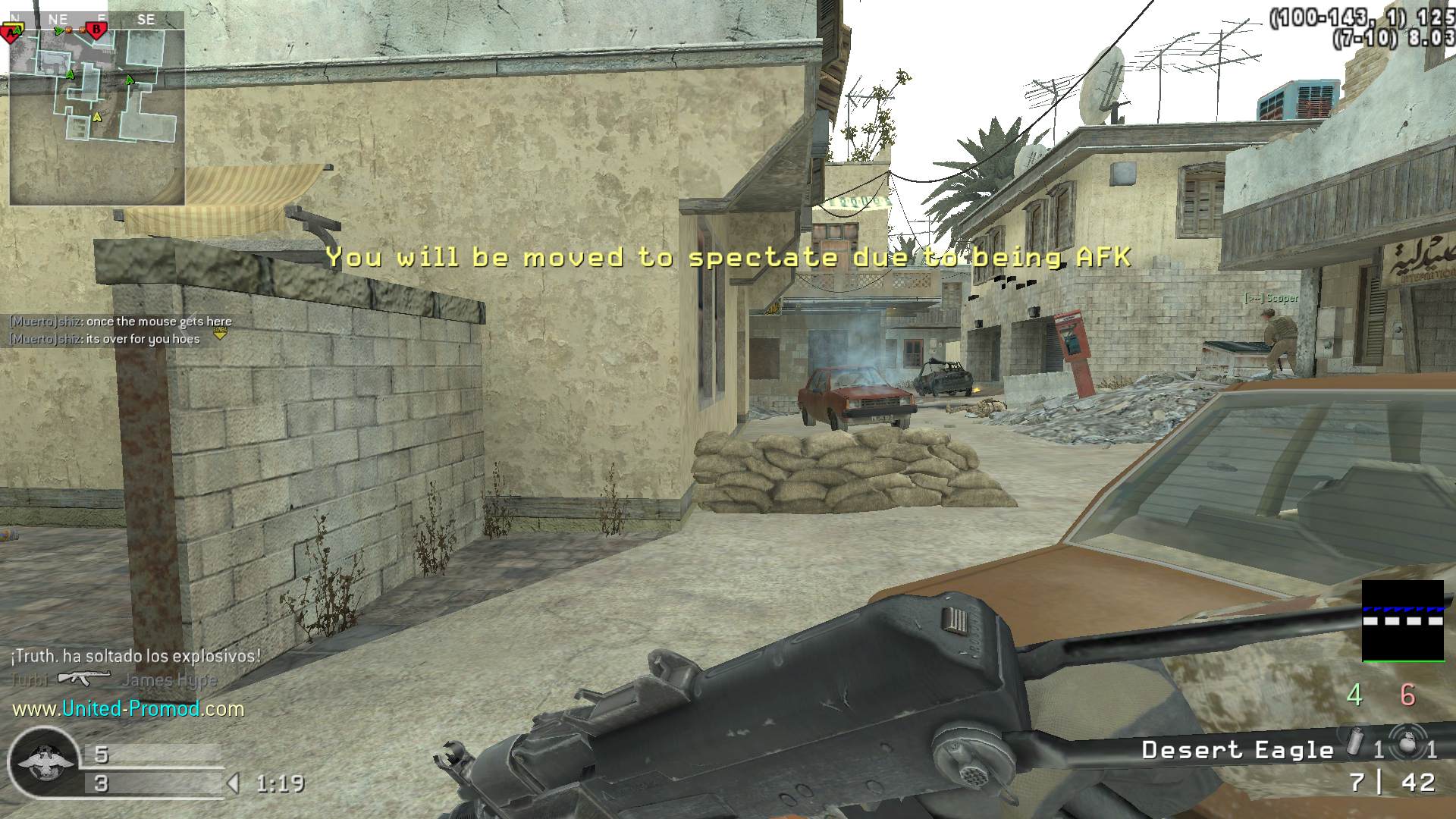Click the frag grenade icon
This screenshot has width=1456, height=819.
tap(1407, 745)
